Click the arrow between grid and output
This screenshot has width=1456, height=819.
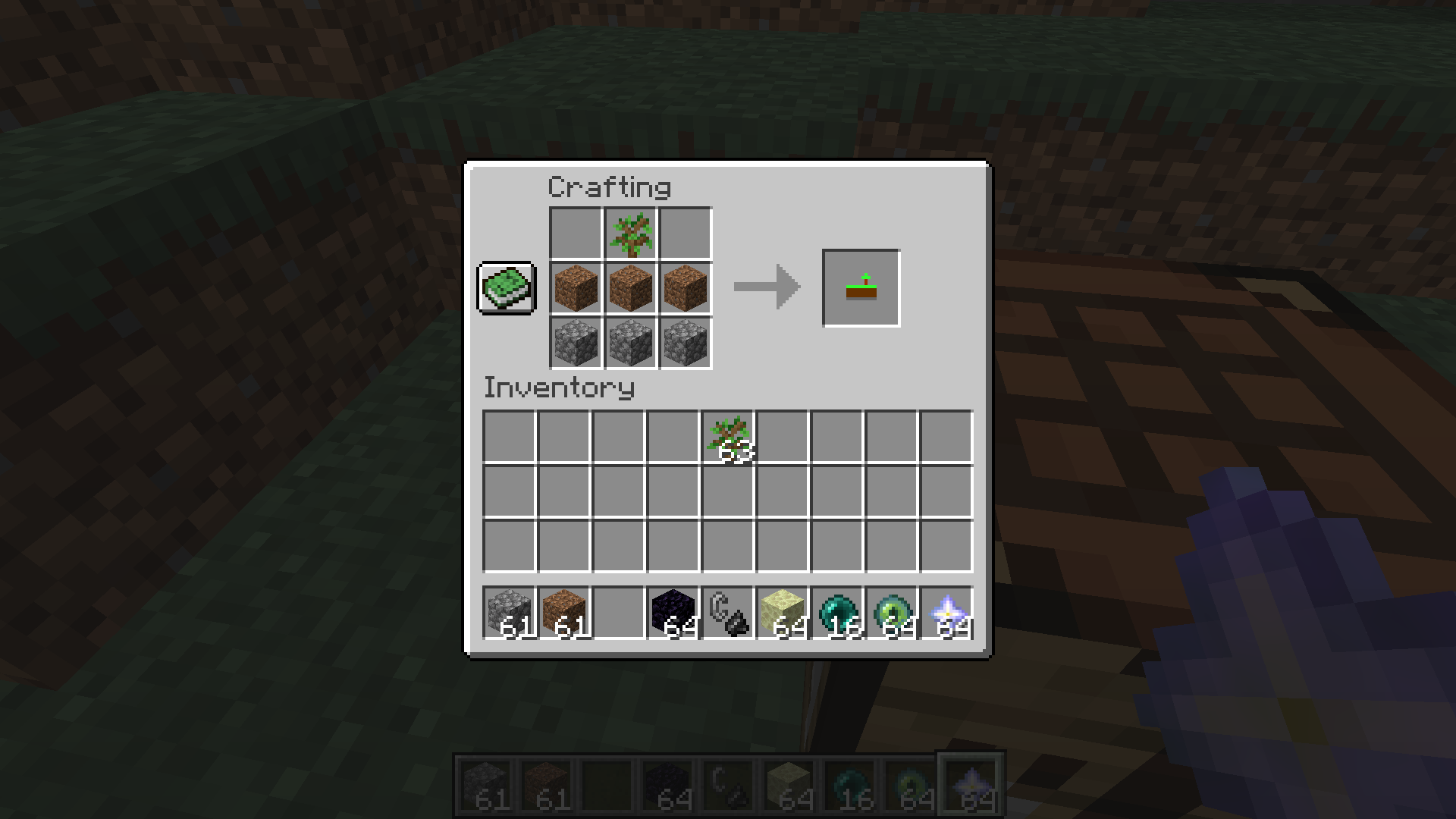tap(764, 287)
